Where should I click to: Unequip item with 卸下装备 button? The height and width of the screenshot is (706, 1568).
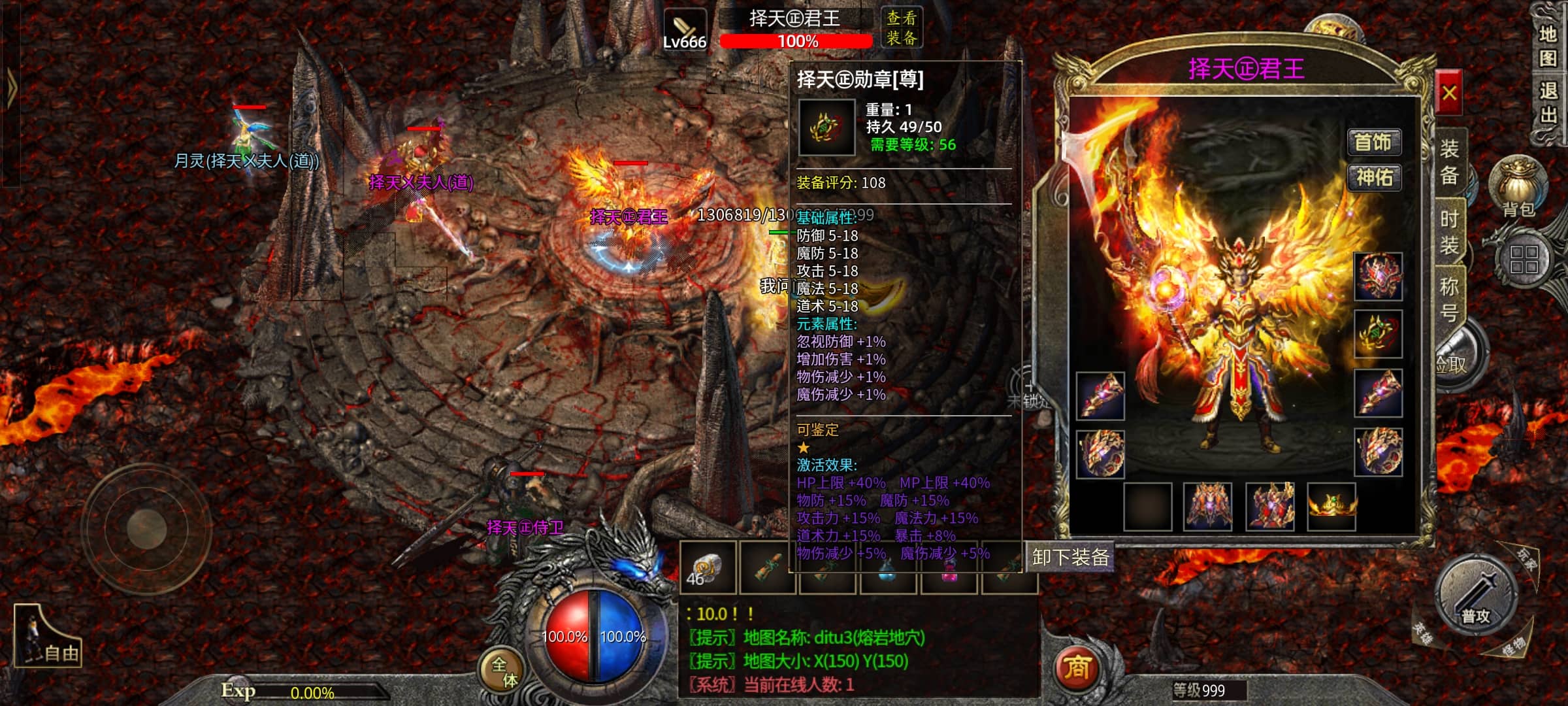[x=1070, y=557]
